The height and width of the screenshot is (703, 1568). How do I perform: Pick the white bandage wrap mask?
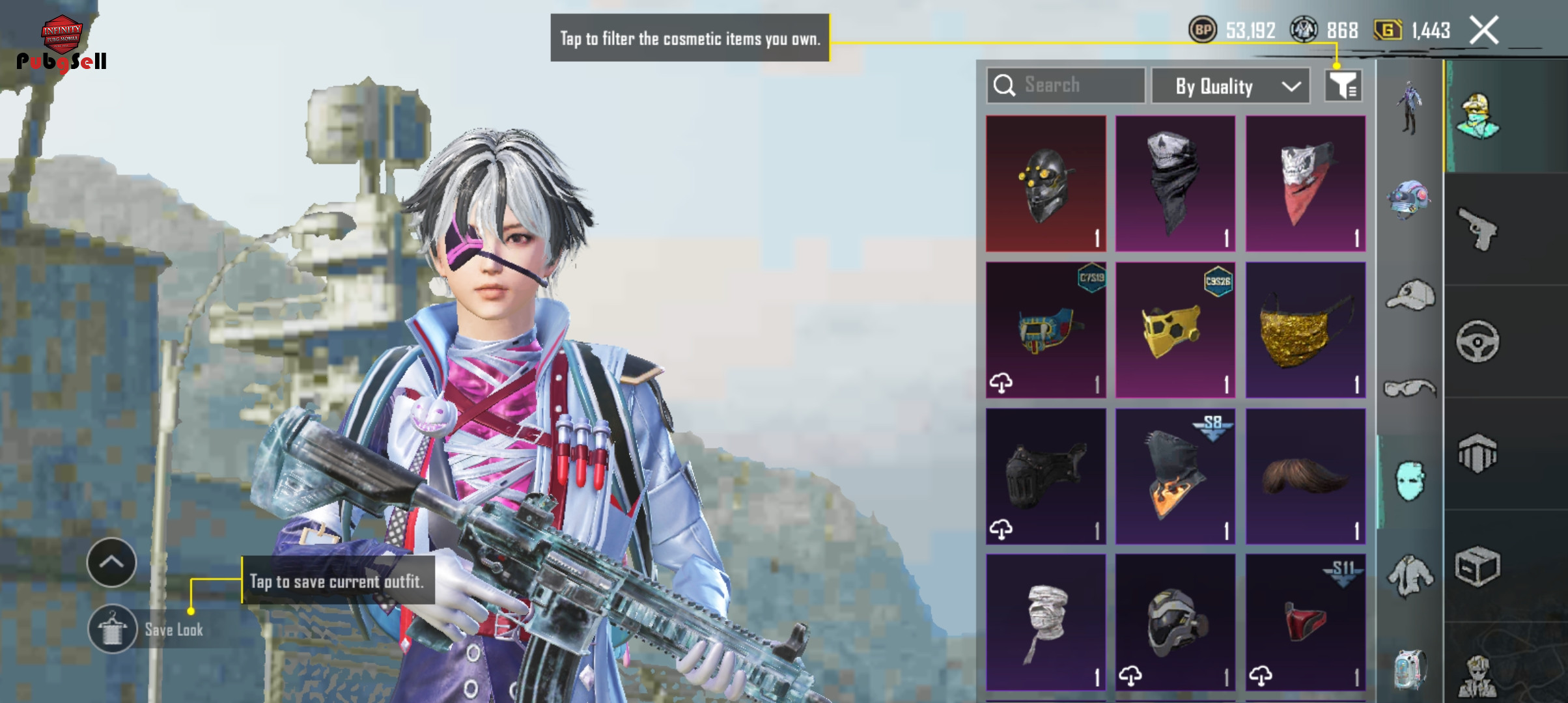[x=1045, y=622]
